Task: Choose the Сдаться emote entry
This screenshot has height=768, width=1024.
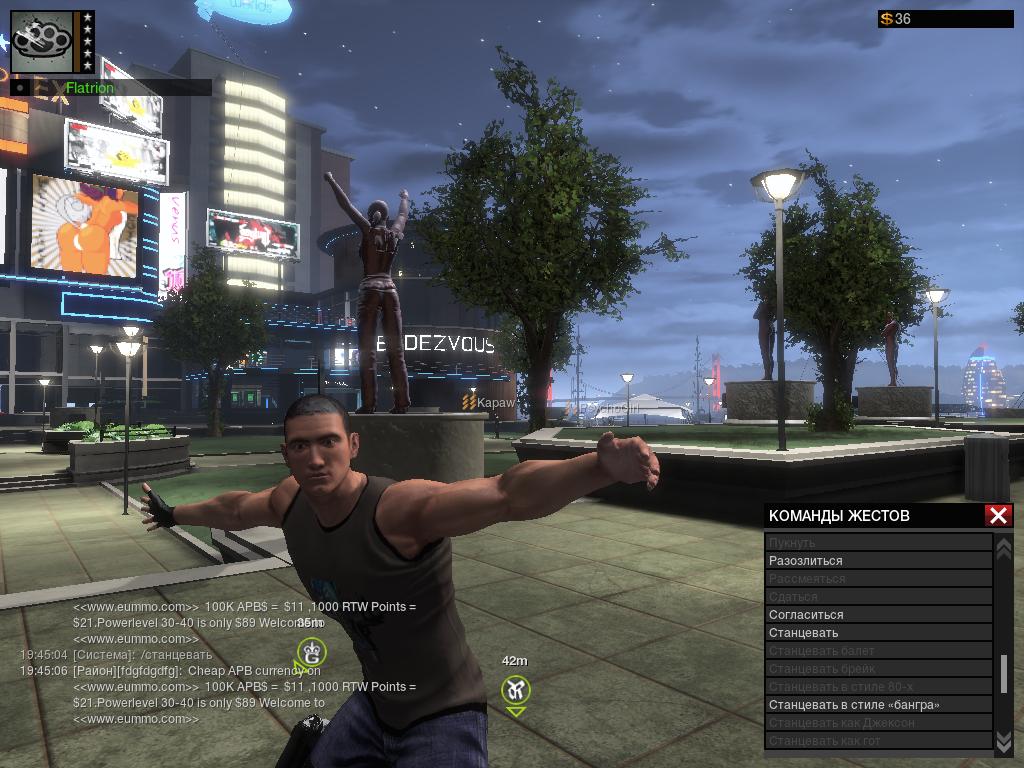Action: (878, 597)
